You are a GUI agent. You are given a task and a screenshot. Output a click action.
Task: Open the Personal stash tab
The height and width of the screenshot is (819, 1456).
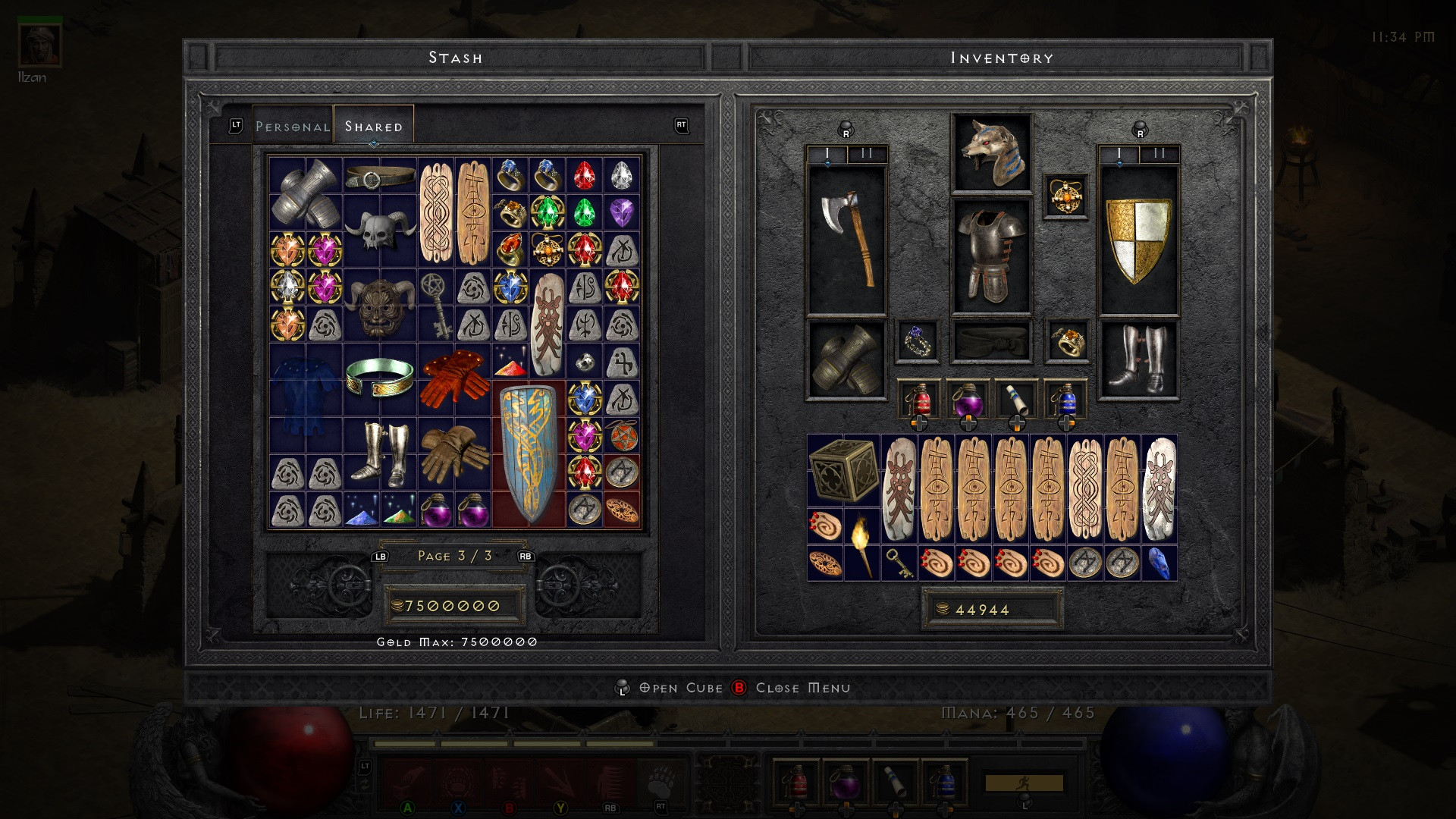[x=292, y=127]
